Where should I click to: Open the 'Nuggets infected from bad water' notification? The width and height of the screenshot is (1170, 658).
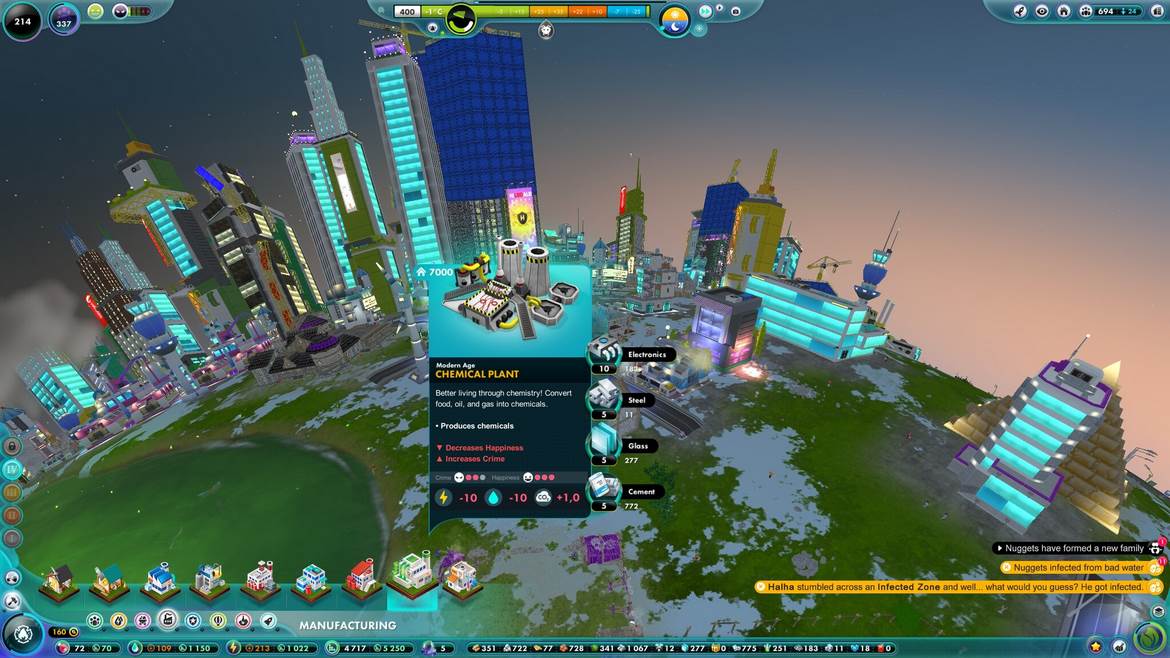click(1075, 568)
